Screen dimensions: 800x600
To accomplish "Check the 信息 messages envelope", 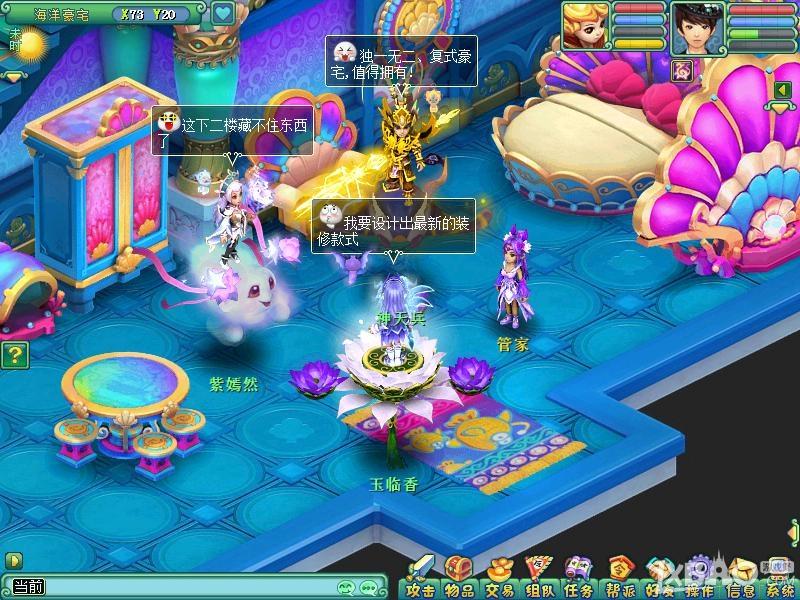I will (739, 578).
